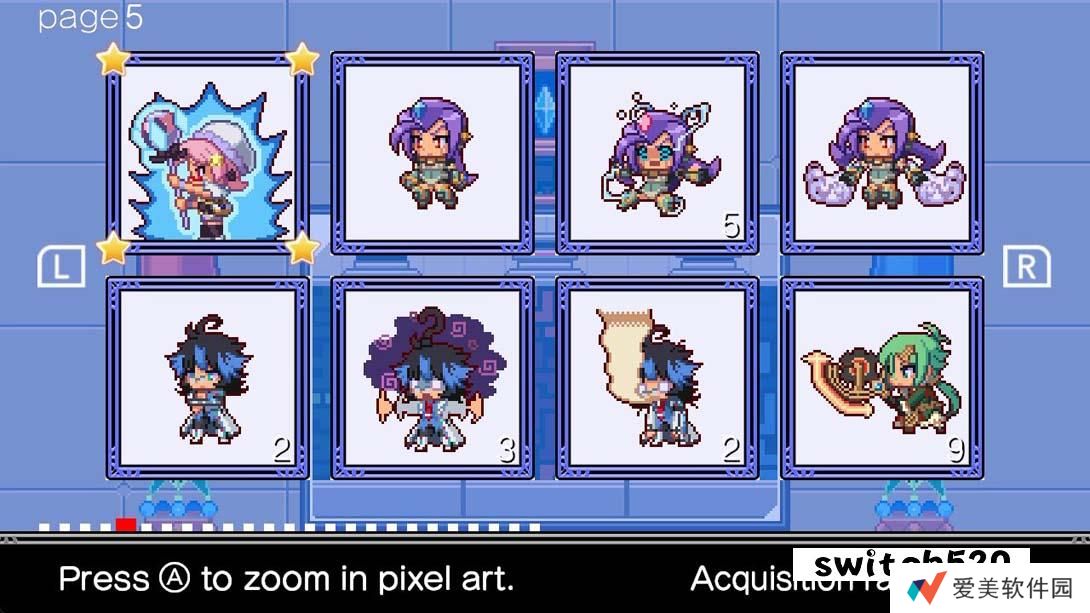Choose the blue-haired character holding a scroll
Image resolution: width=1090 pixels, height=613 pixels.
click(x=657, y=378)
